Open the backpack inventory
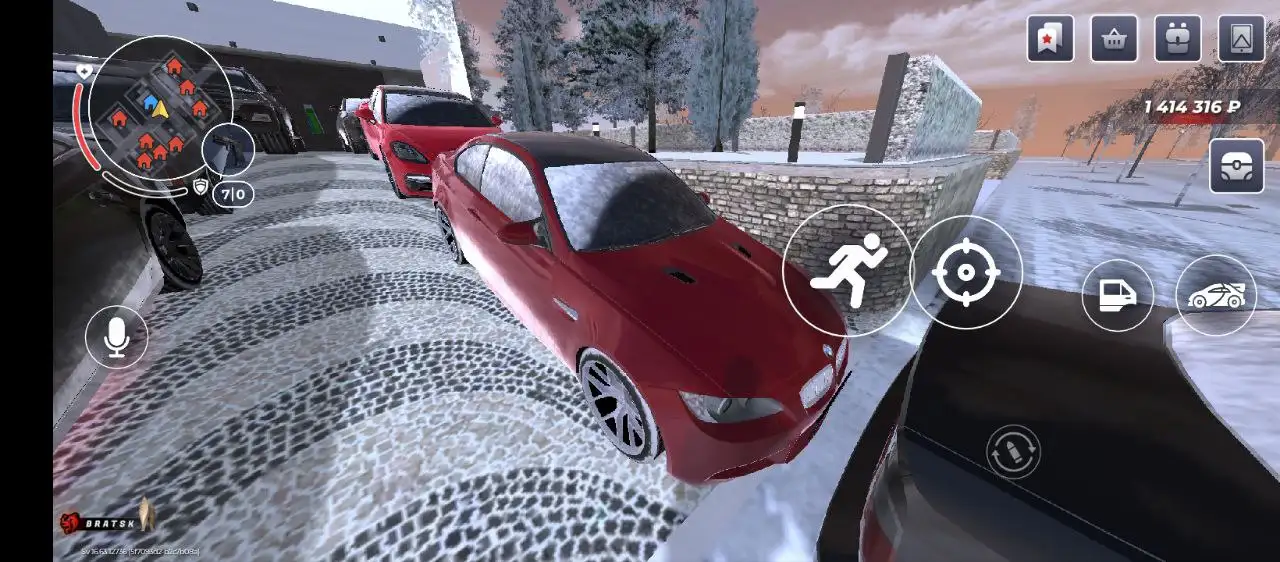 tap(1178, 39)
